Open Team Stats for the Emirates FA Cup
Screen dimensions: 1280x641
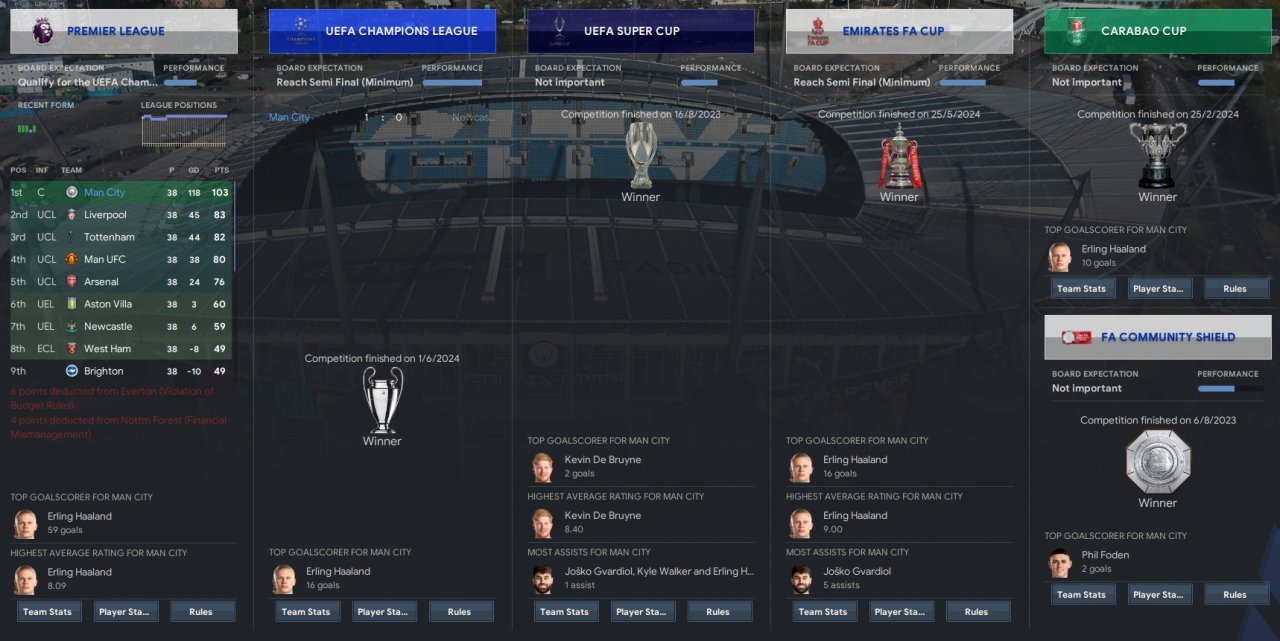823,612
